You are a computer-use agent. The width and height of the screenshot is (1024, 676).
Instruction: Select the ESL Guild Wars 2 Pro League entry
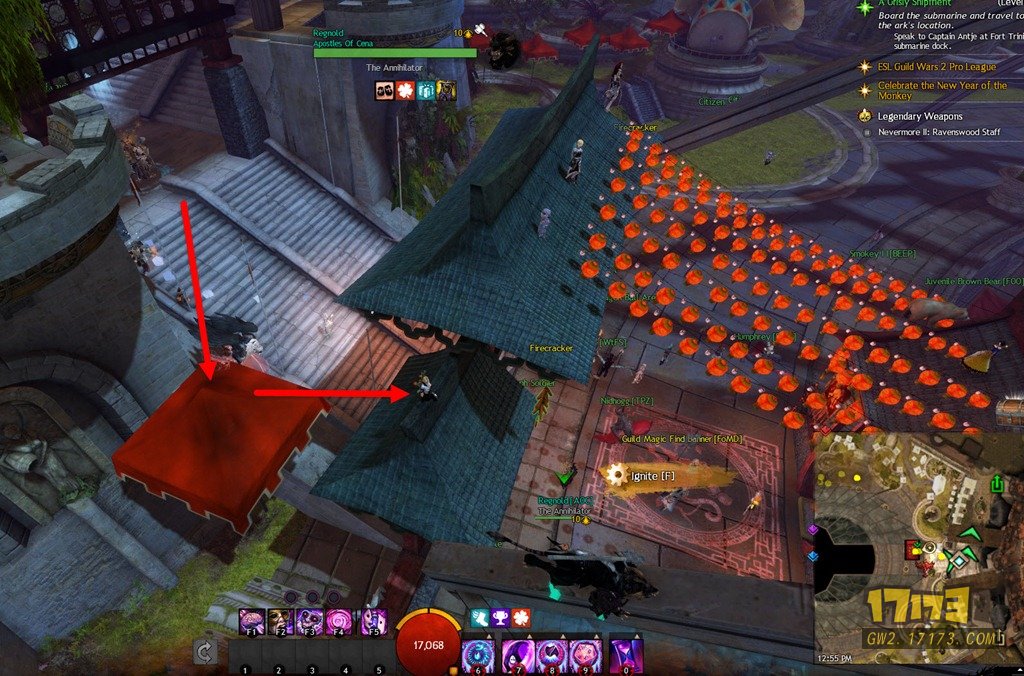click(x=937, y=67)
